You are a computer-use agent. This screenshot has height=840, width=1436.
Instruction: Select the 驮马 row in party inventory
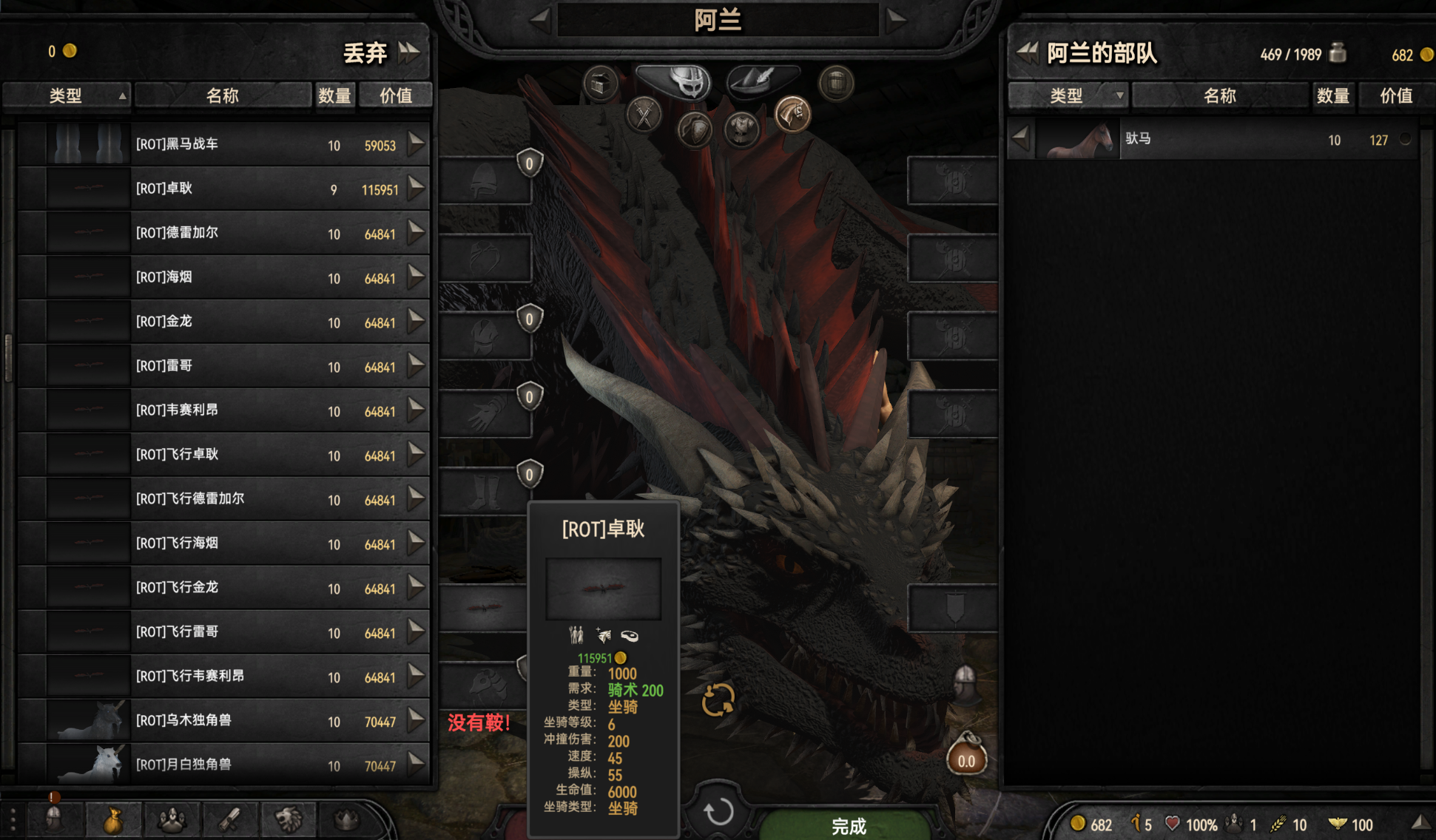[1213, 139]
